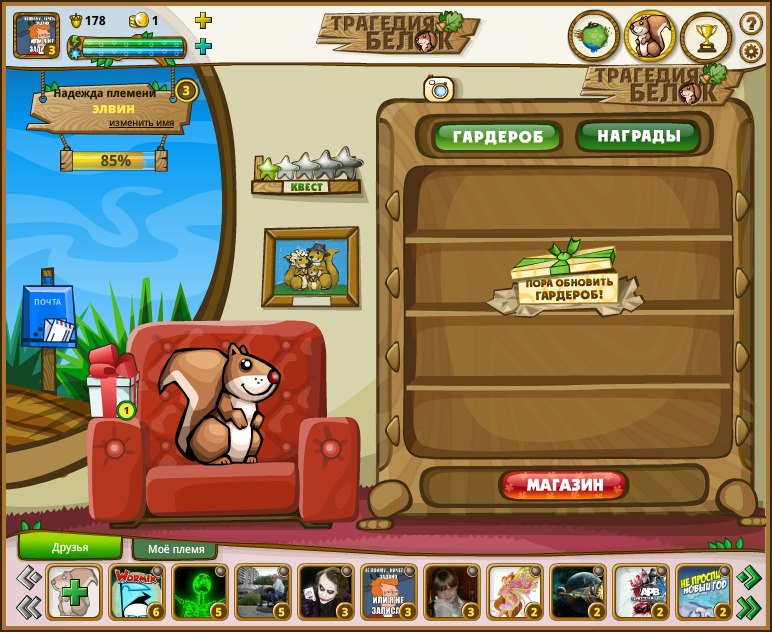
Task: Select the squirrel profile icon
Action: pyautogui.click(x=650, y=37)
